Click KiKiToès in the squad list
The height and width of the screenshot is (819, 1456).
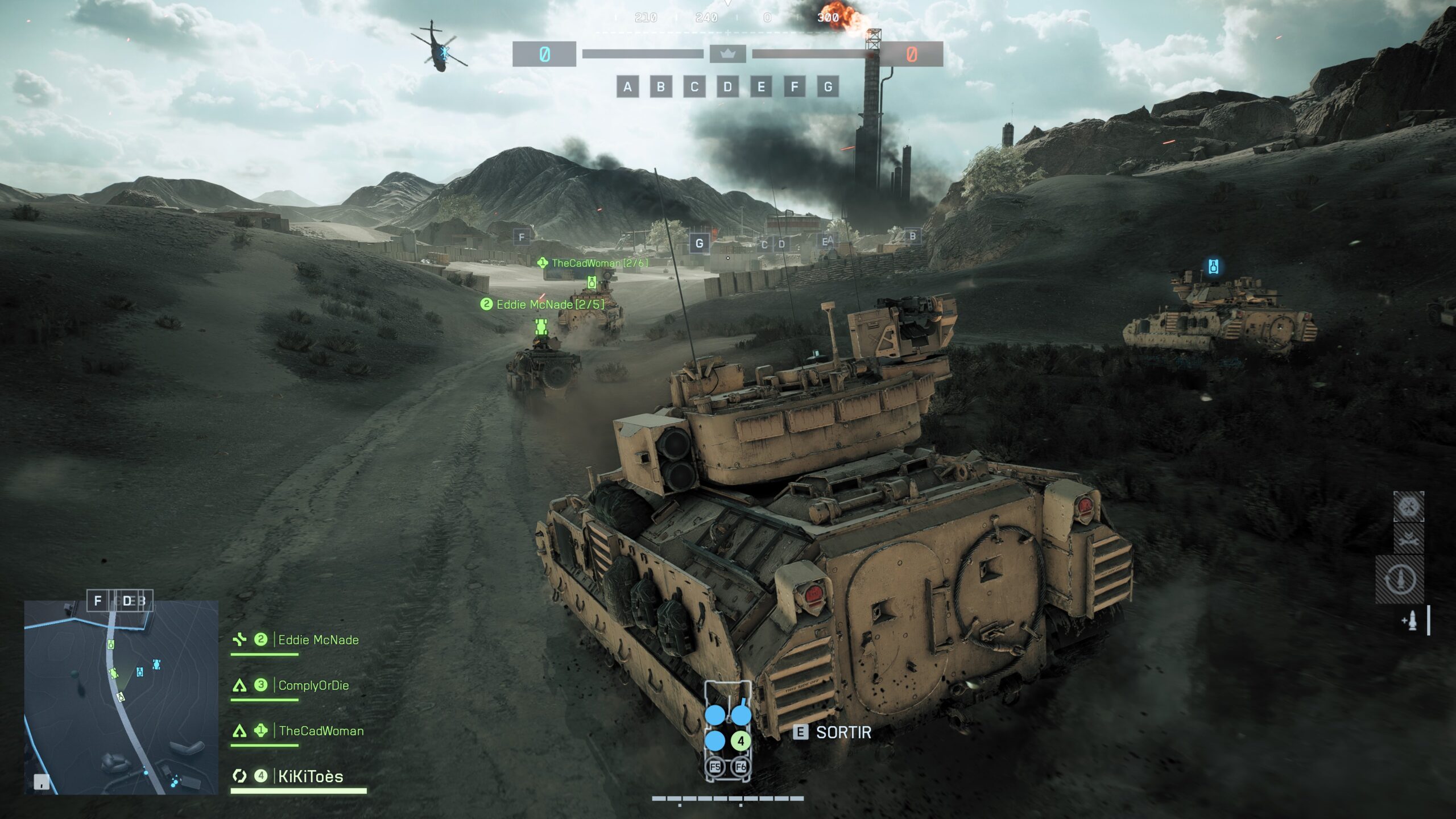[x=311, y=776]
